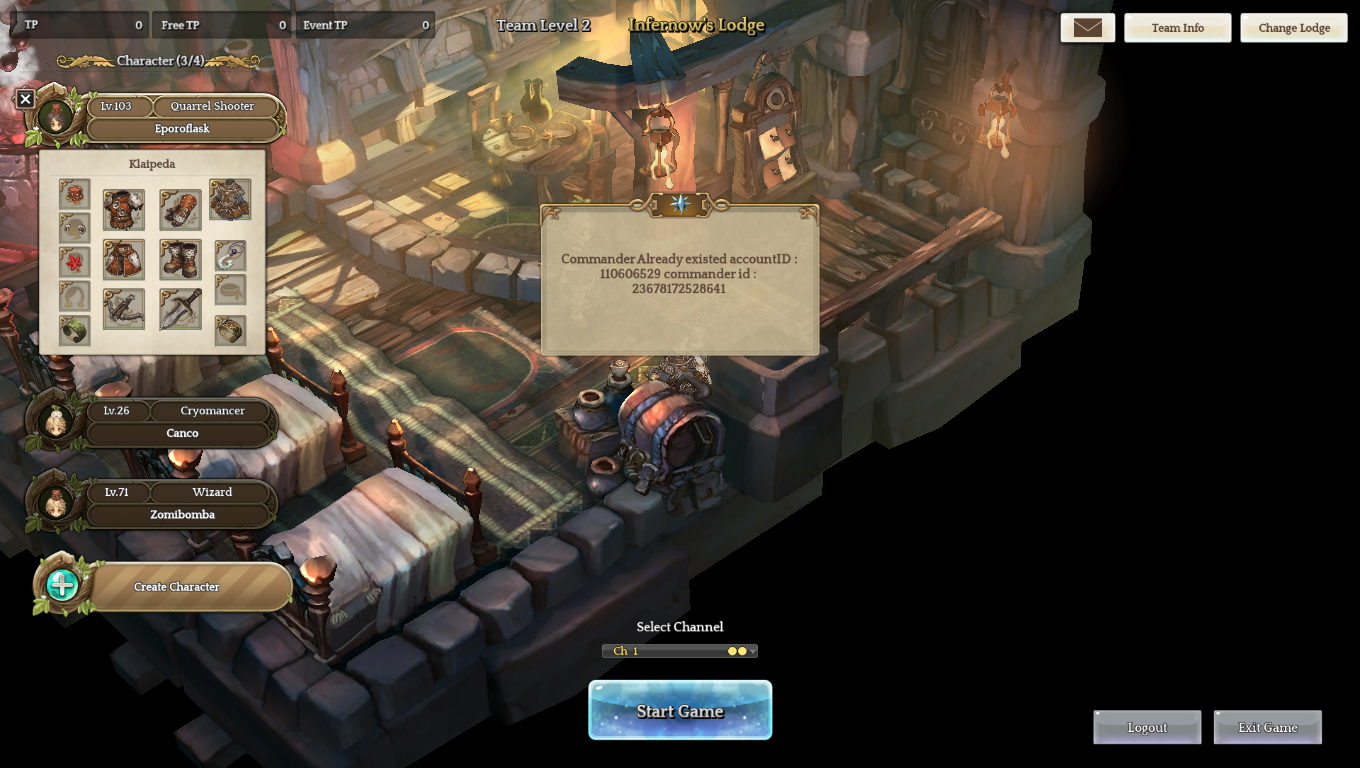The width and height of the screenshot is (1360, 768).
Task: View the necklace equipment slot
Action: (230, 255)
